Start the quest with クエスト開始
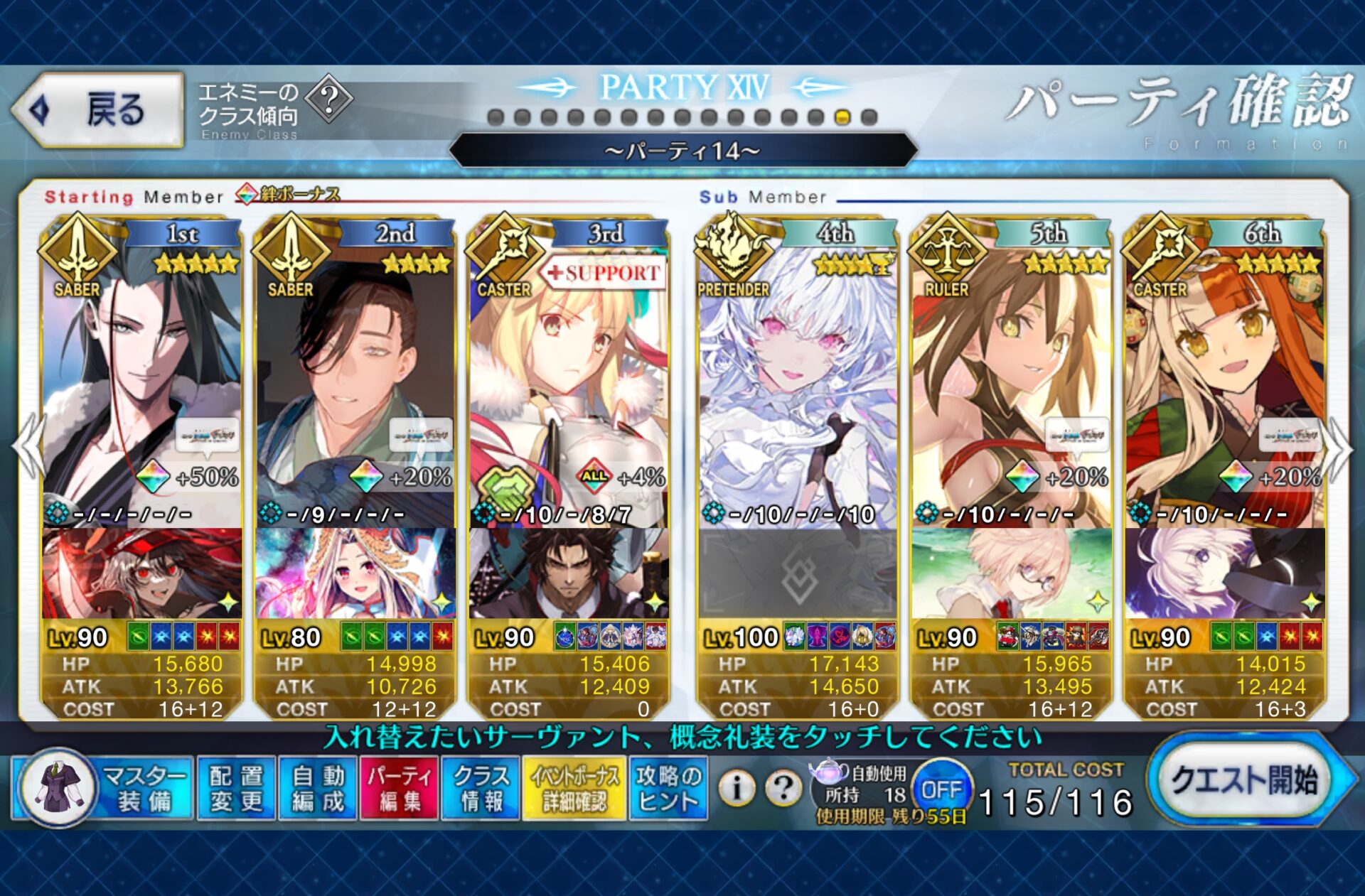Screen dimensions: 1365x896 pyautogui.click(x=1246, y=781)
